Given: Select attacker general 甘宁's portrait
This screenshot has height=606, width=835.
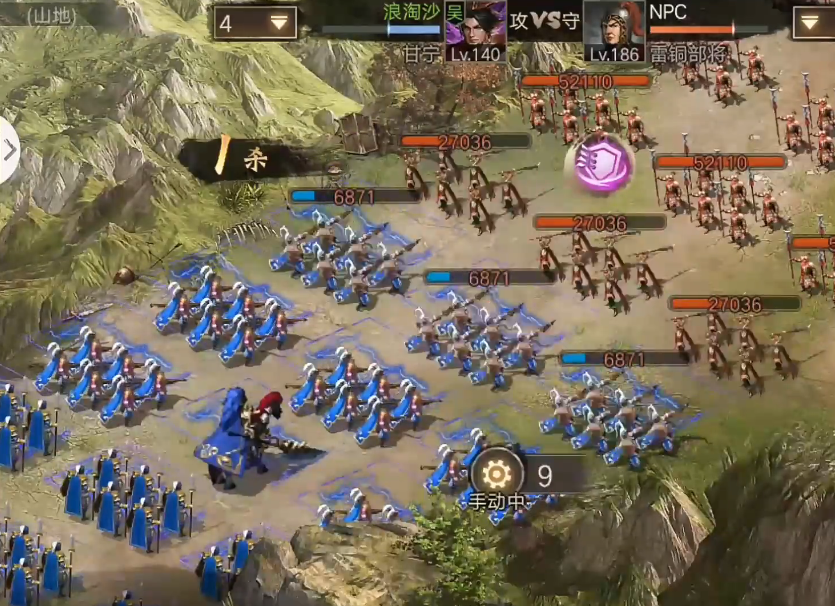Looking at the screenshot, I should tap(474, 25).
